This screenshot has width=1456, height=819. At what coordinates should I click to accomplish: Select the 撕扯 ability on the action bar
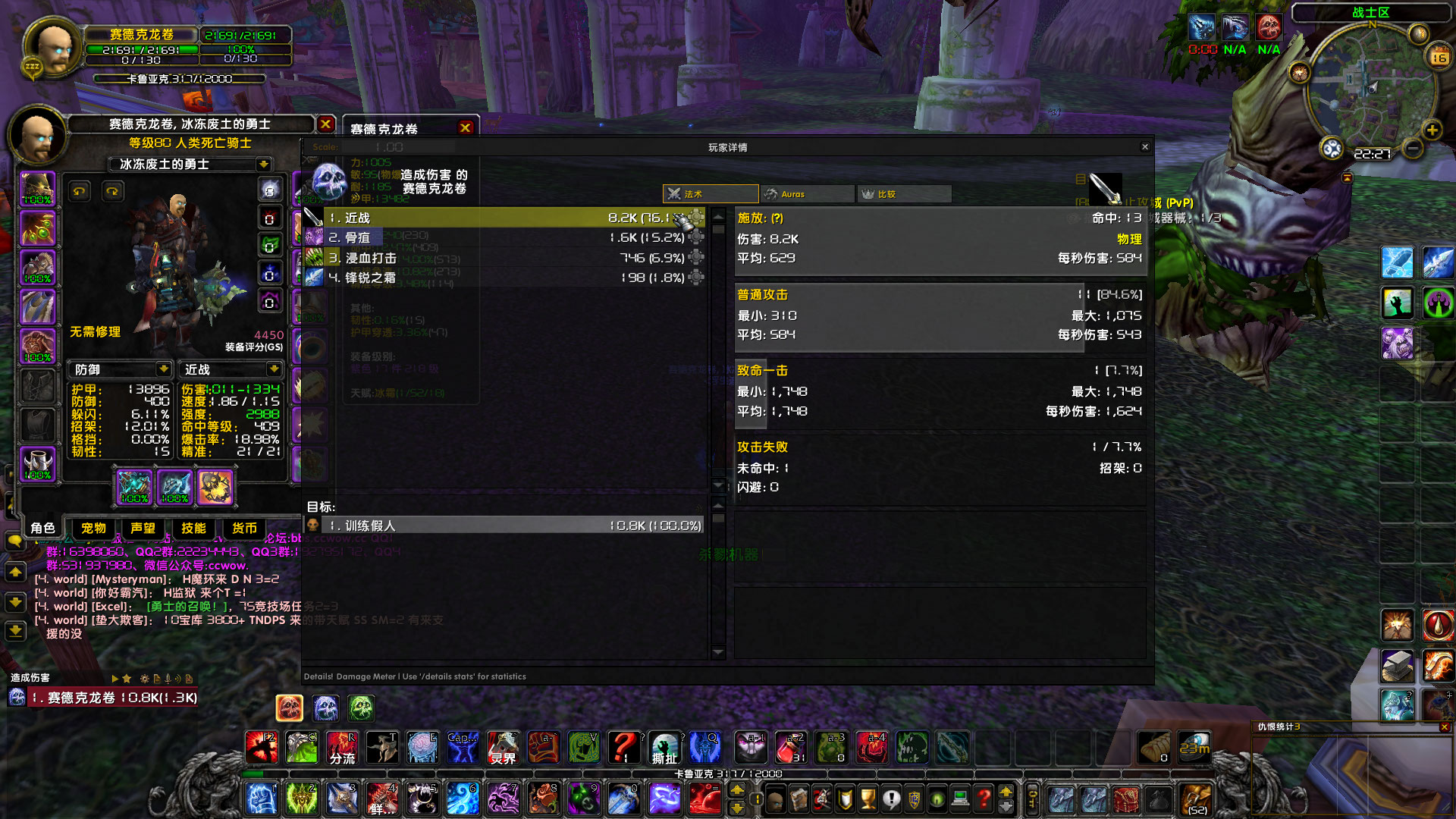[x=664, y=748]
